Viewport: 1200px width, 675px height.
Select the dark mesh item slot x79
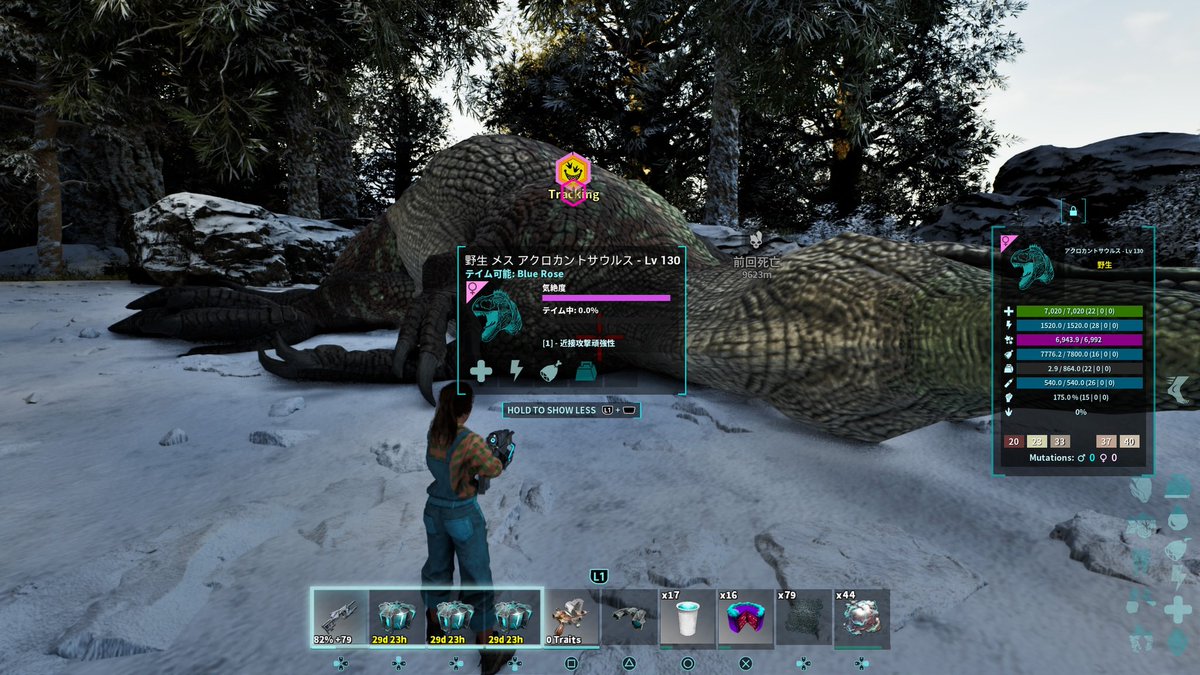click(803, 618)
